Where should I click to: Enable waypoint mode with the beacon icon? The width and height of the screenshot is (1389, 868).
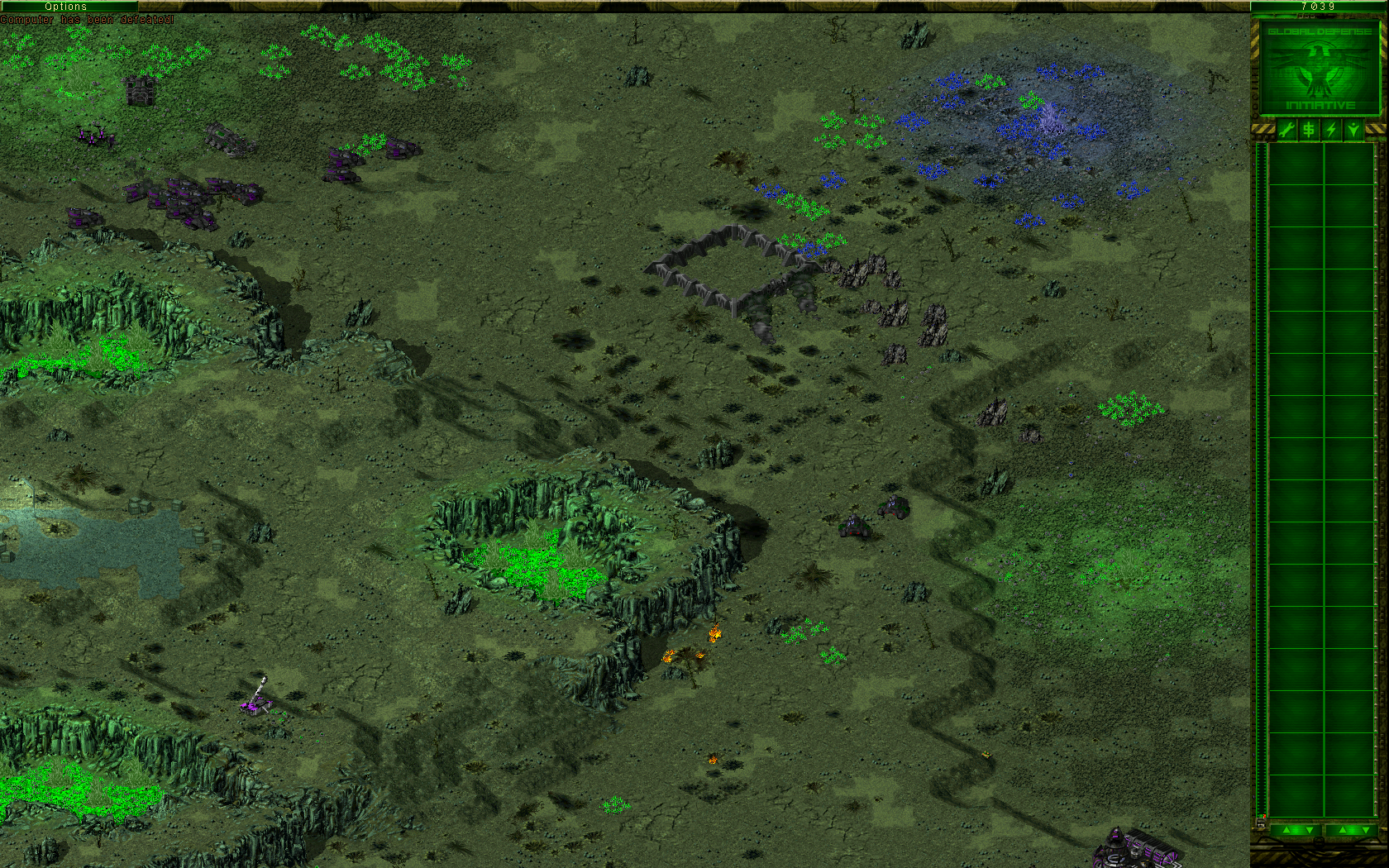click(x=1353, y=128)
